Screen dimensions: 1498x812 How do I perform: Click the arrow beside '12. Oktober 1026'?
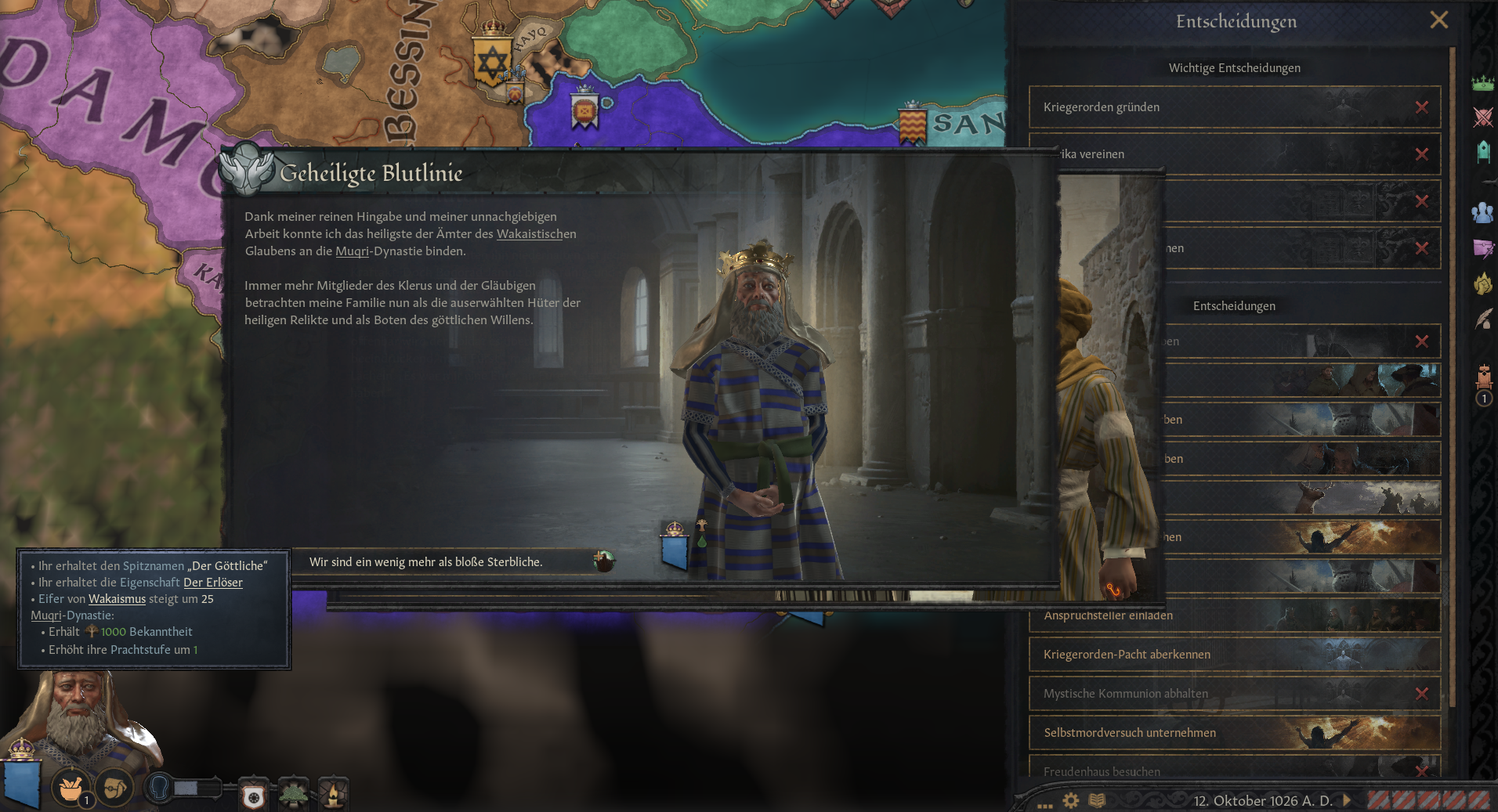pyautogui.click(x=1345, y=800)
